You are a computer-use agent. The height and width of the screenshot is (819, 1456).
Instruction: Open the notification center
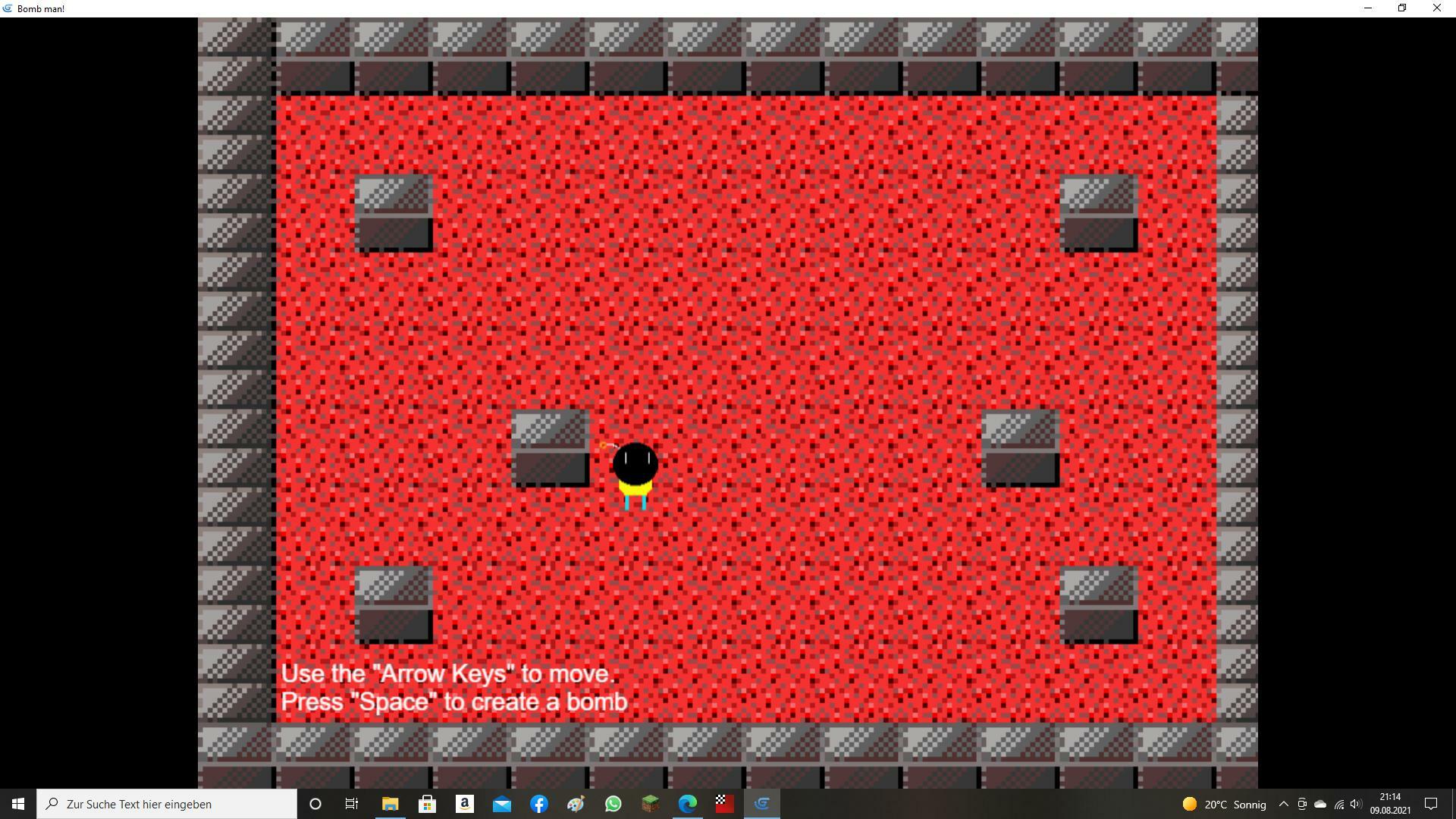(1432, 804)
